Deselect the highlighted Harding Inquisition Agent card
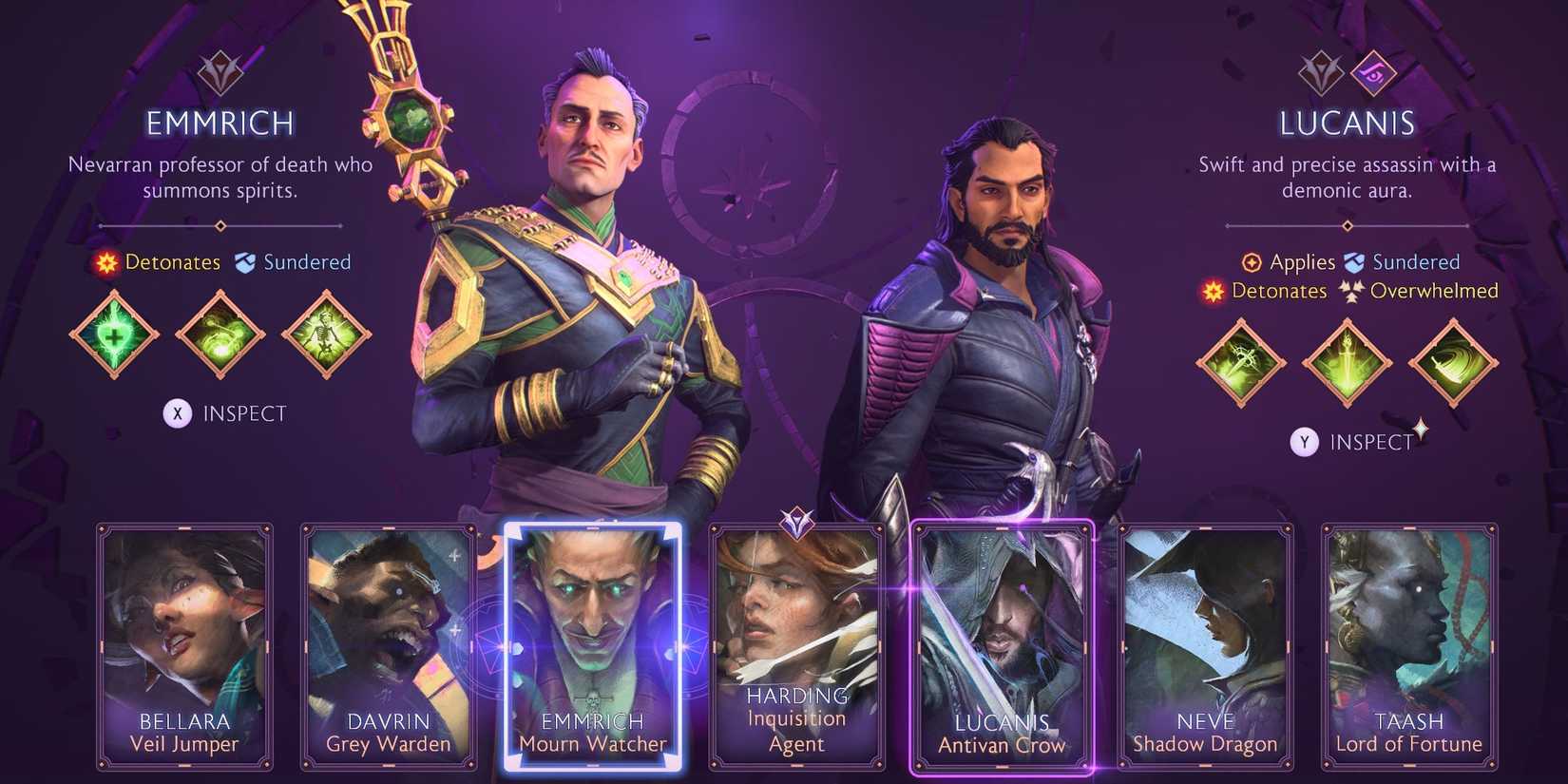Viewport: 1568px width, 784px height. [796, 646]
